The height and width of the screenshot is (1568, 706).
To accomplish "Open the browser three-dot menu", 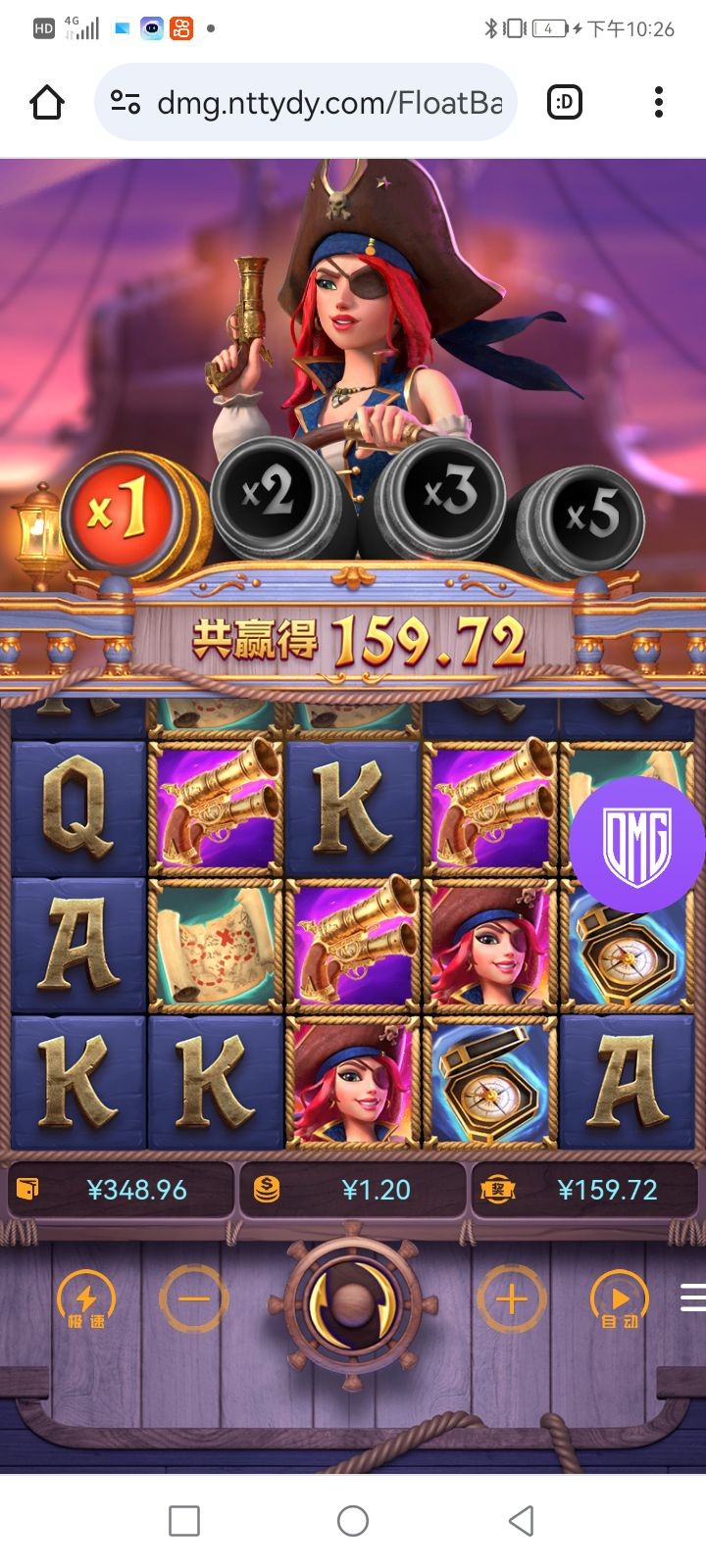I will pyautogui.click(x=659, y=102).
